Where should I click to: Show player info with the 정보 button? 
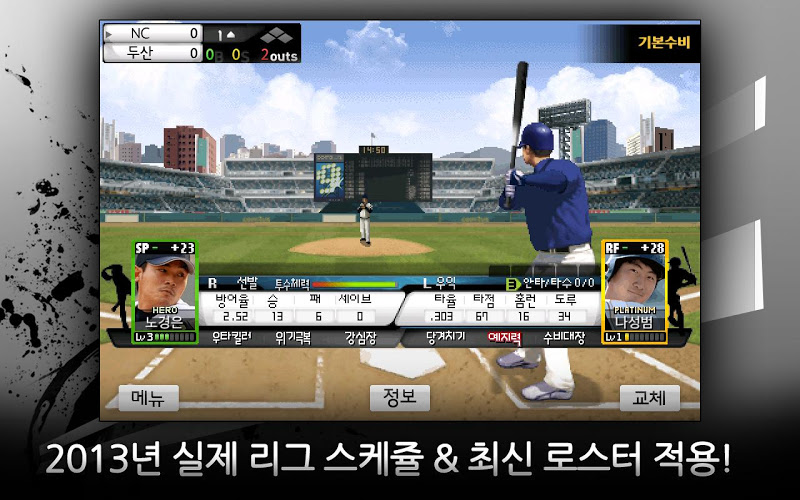pos(399,397)
